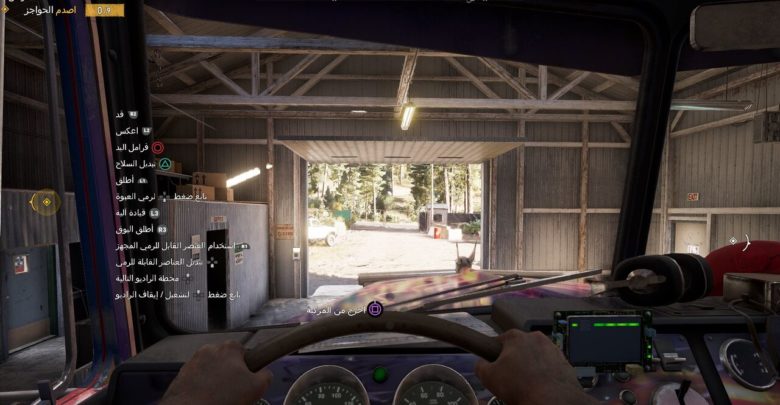Select the small white diamond waypoint marker
Viewport: 780px width, 405px height.
(733, 241)
